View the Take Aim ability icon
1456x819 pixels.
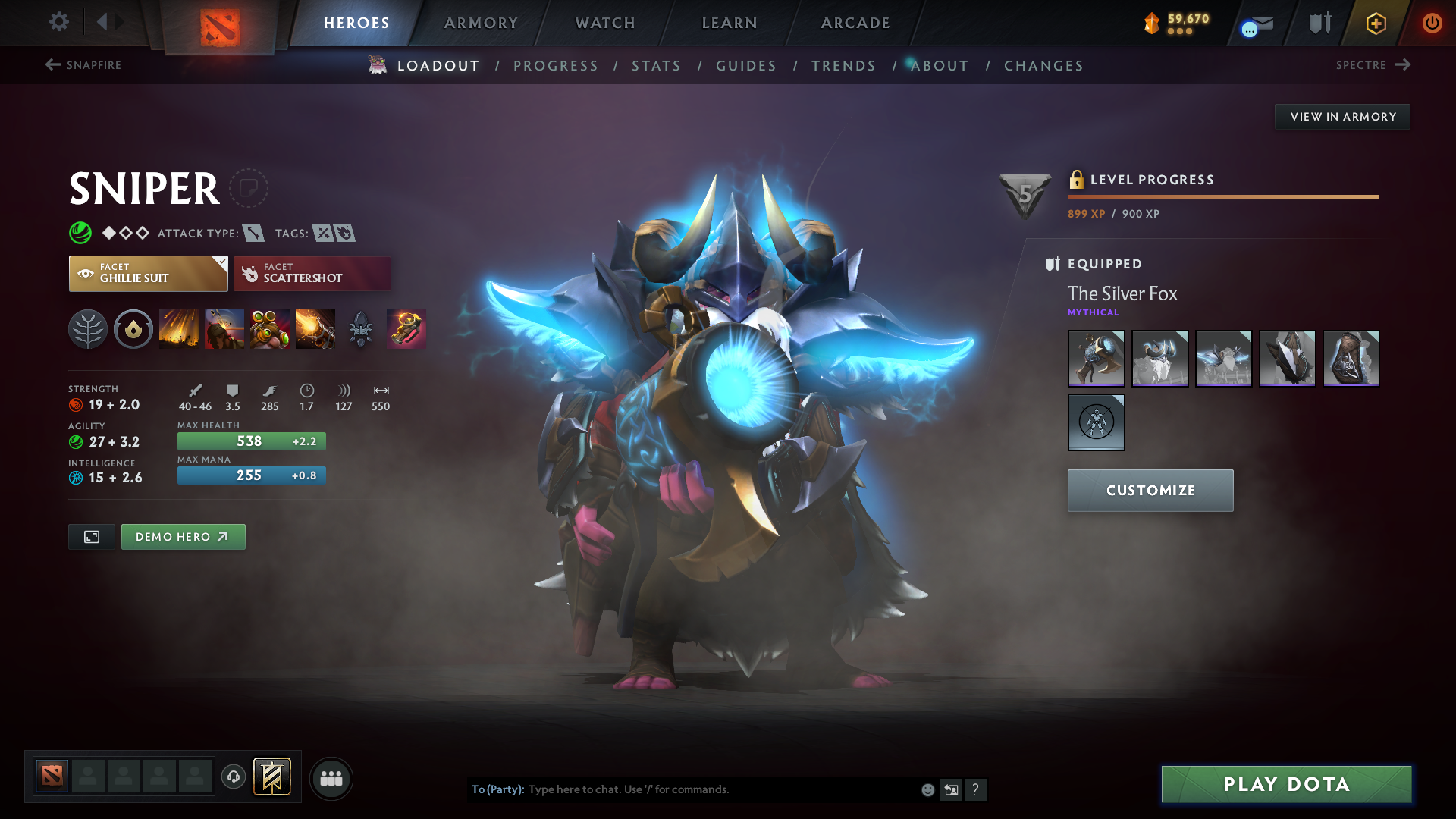269,329
